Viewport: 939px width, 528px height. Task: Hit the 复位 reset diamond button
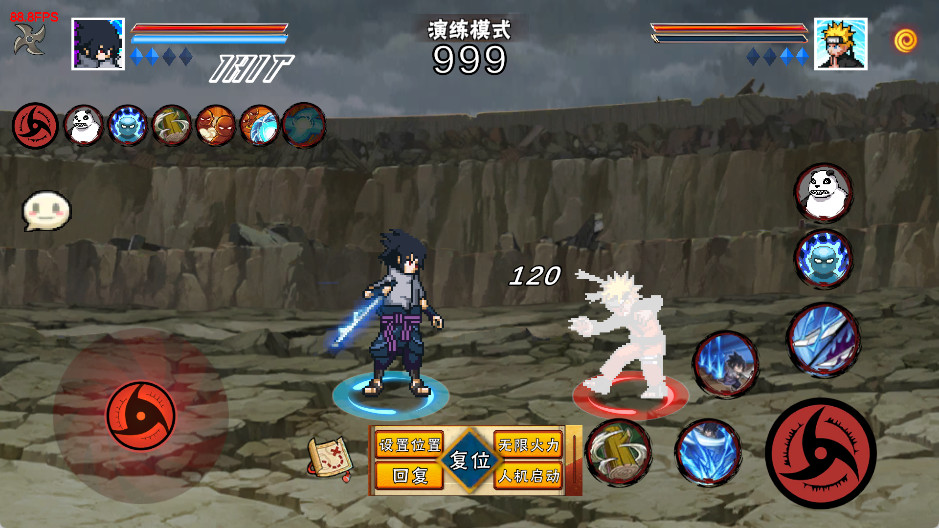[469, 461]
